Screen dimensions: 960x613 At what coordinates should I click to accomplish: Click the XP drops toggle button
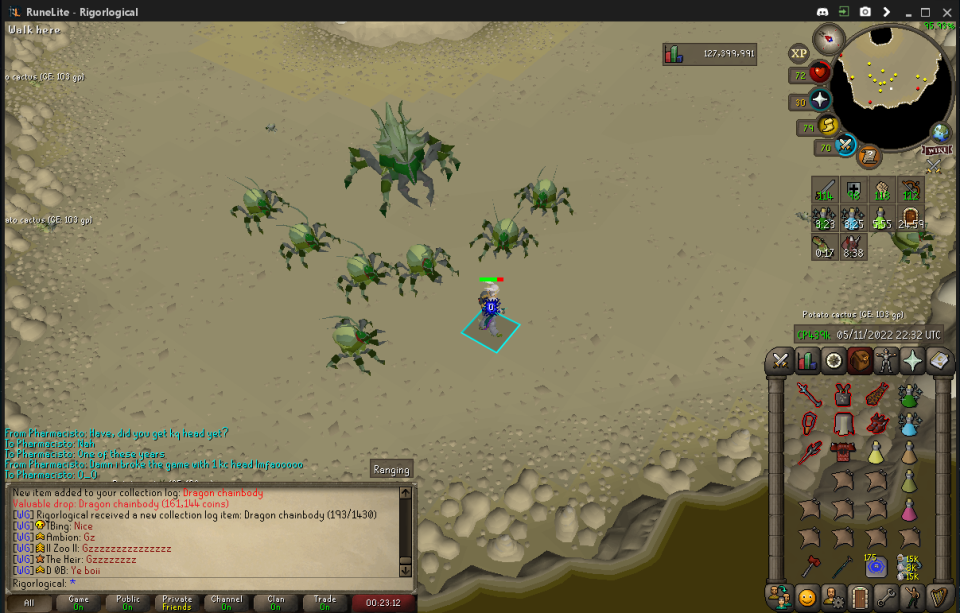coord(798,53)
